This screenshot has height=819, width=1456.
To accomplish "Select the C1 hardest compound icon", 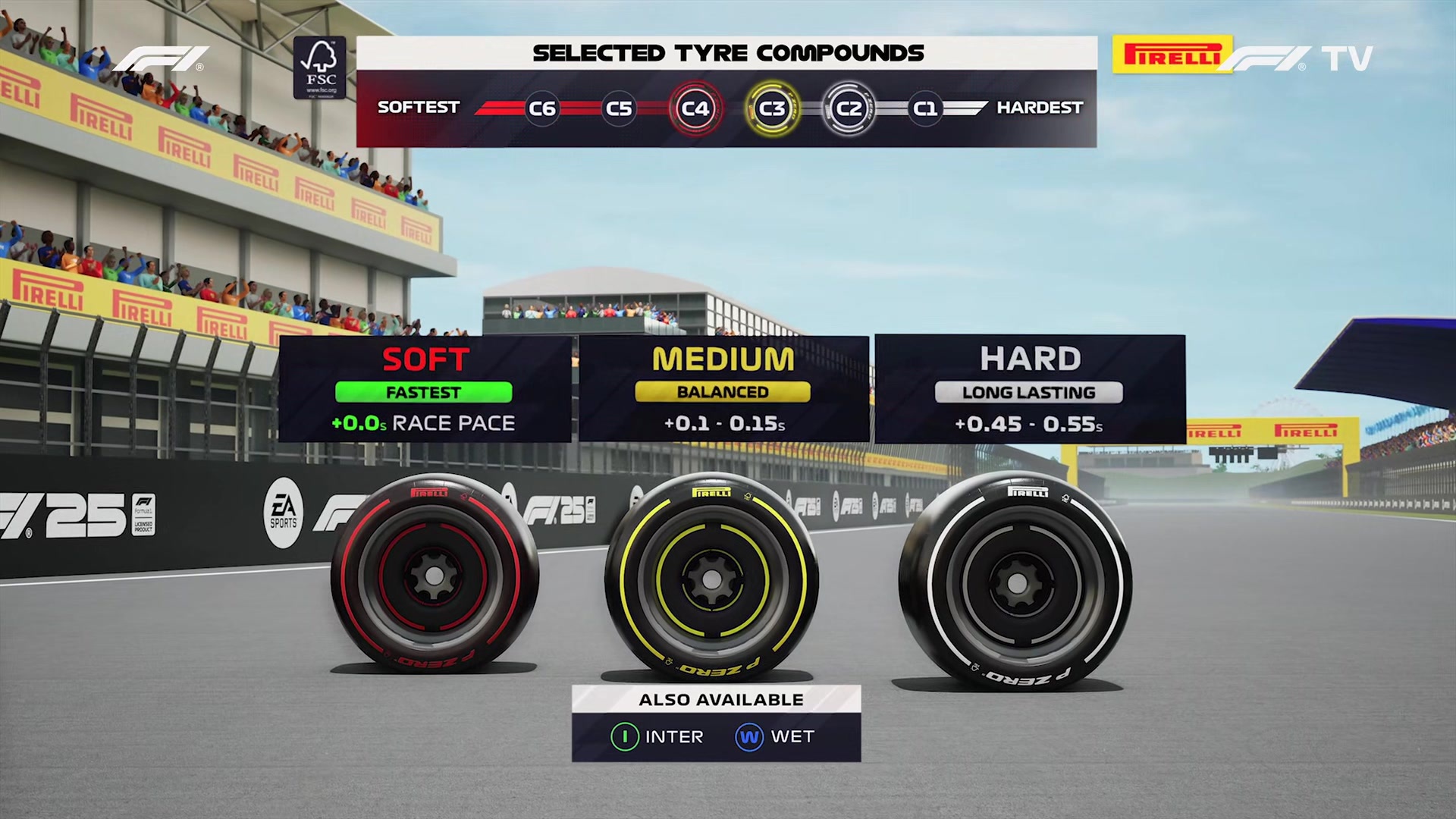I will click(x=925, y=108).
